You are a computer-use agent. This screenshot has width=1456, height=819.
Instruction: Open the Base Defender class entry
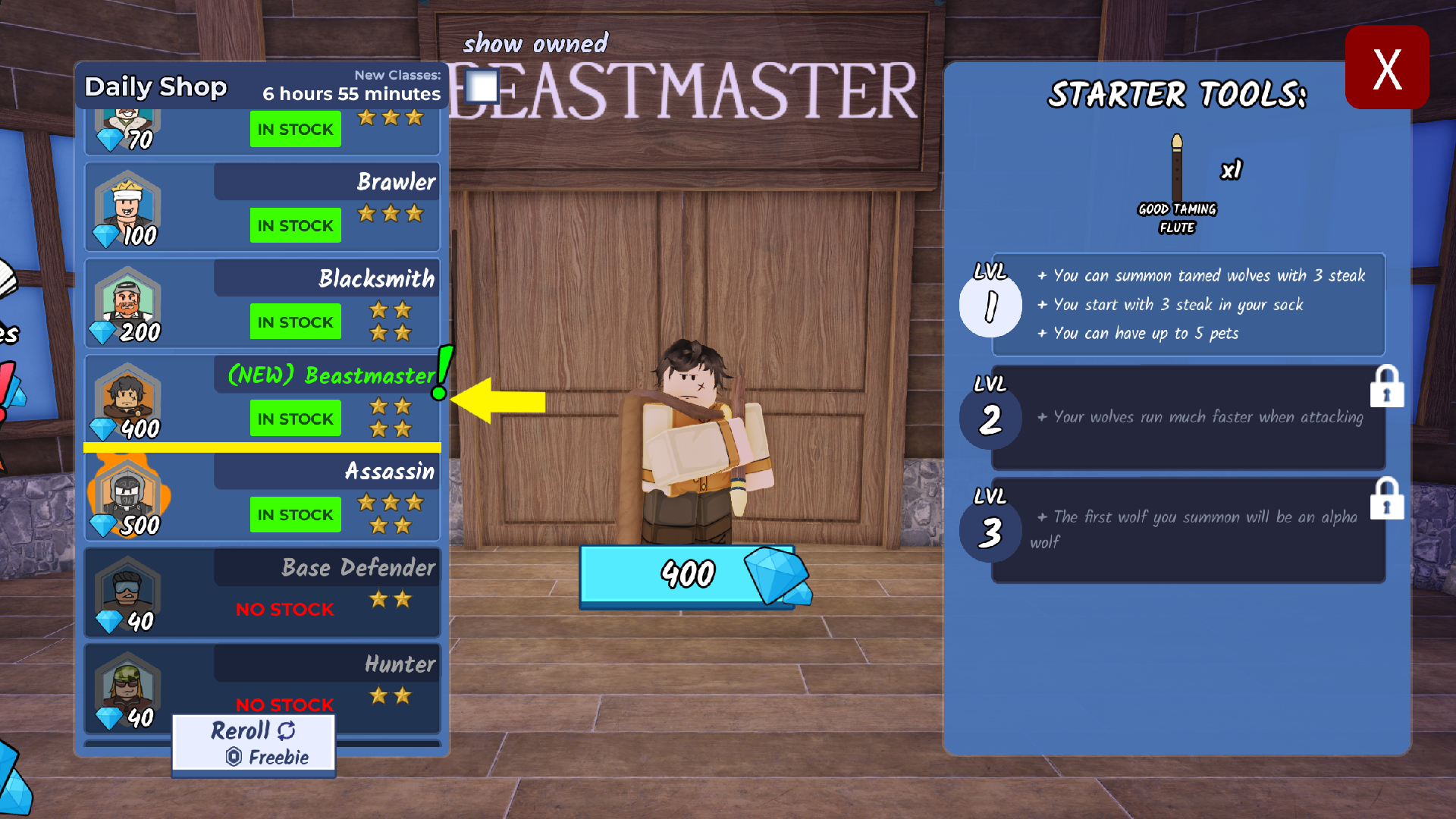pos(262,593)
